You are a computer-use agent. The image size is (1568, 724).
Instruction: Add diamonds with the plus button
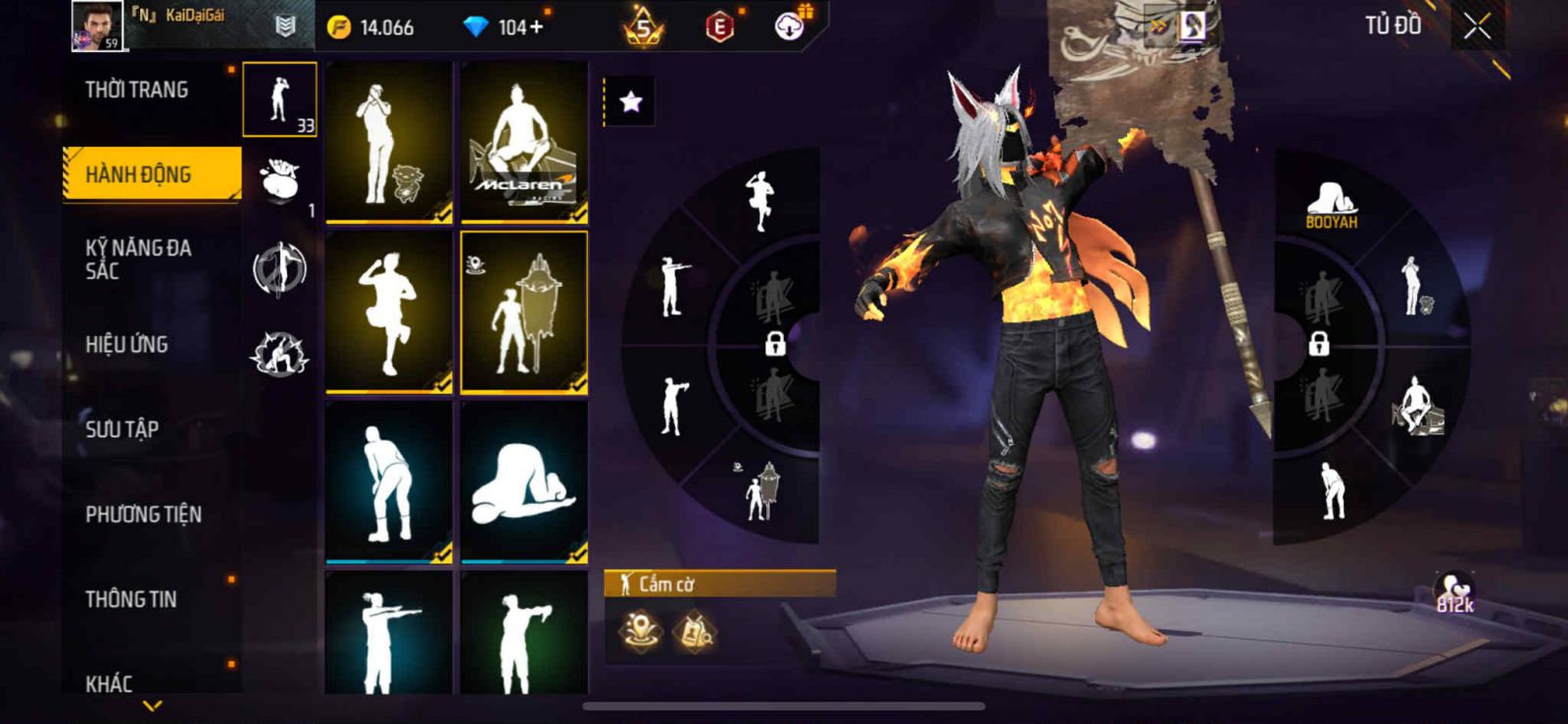tap(535, 27)
